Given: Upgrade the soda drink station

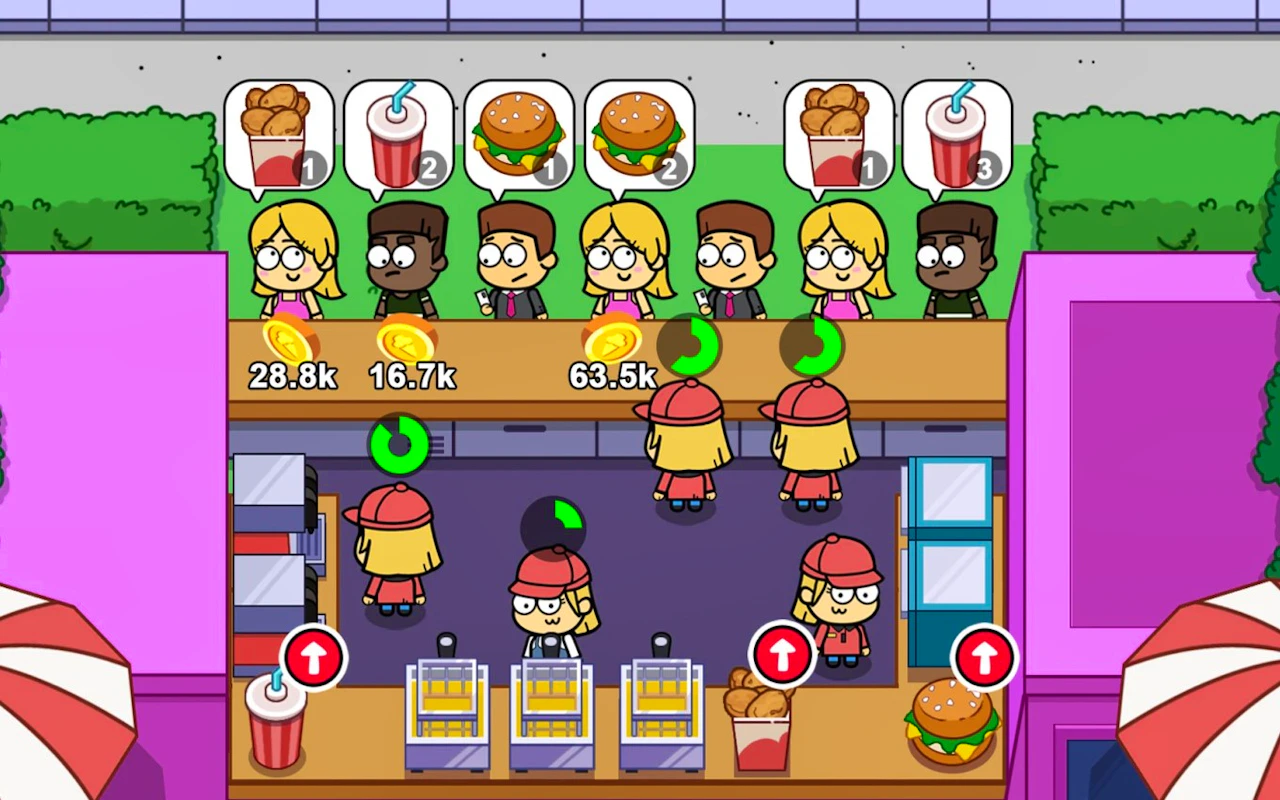Looking at the screenshot, I should tap(314, 658).
